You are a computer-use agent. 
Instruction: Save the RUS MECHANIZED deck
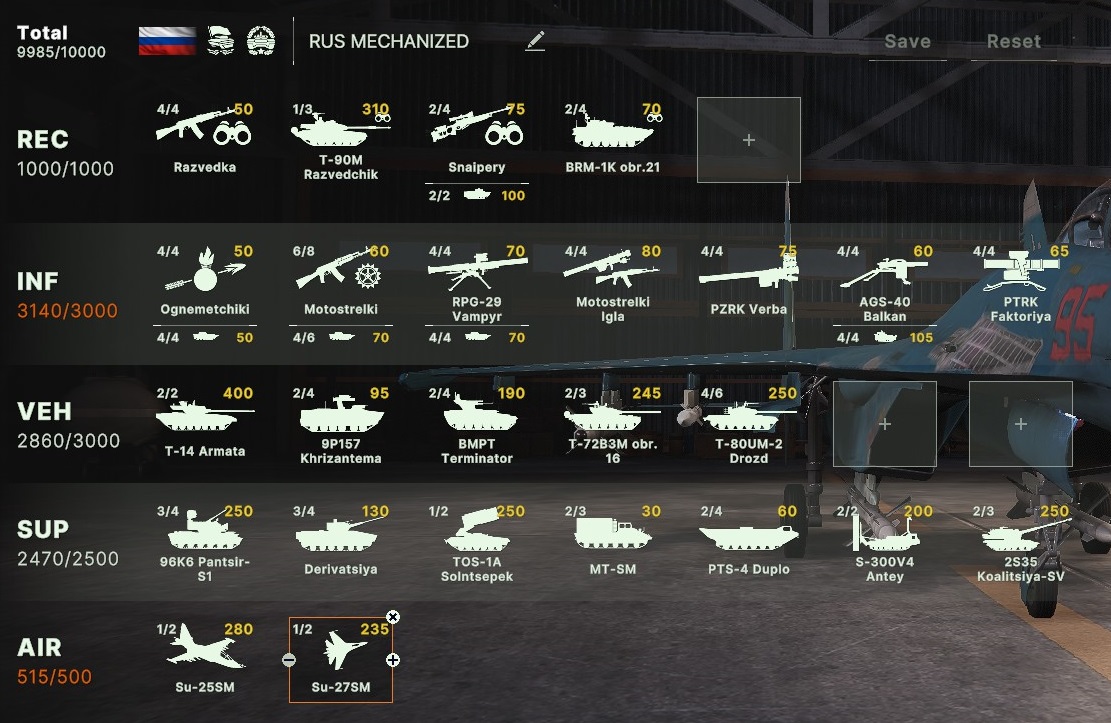point(907,42)
